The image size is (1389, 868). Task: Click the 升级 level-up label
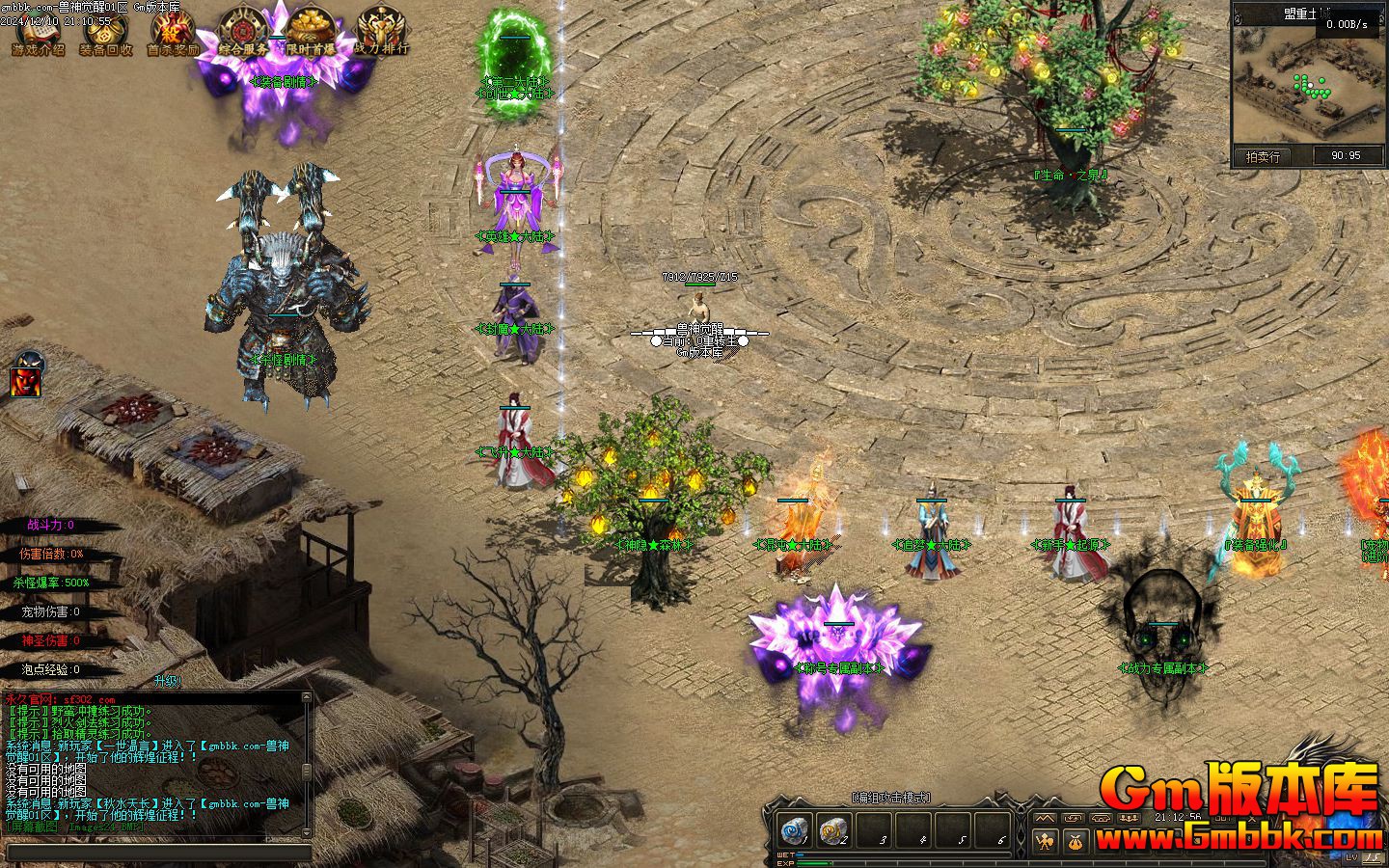(167, 681)
